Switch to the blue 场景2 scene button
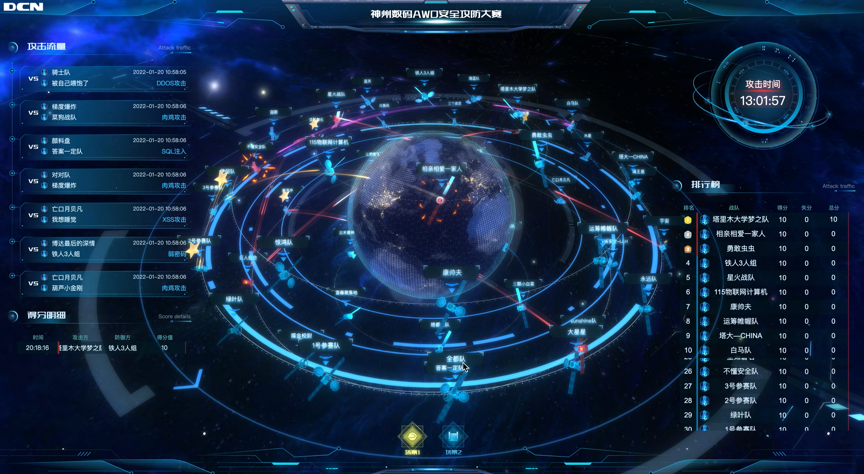The width and height of the screenshot is (864, 474). [x=453, y=435]
